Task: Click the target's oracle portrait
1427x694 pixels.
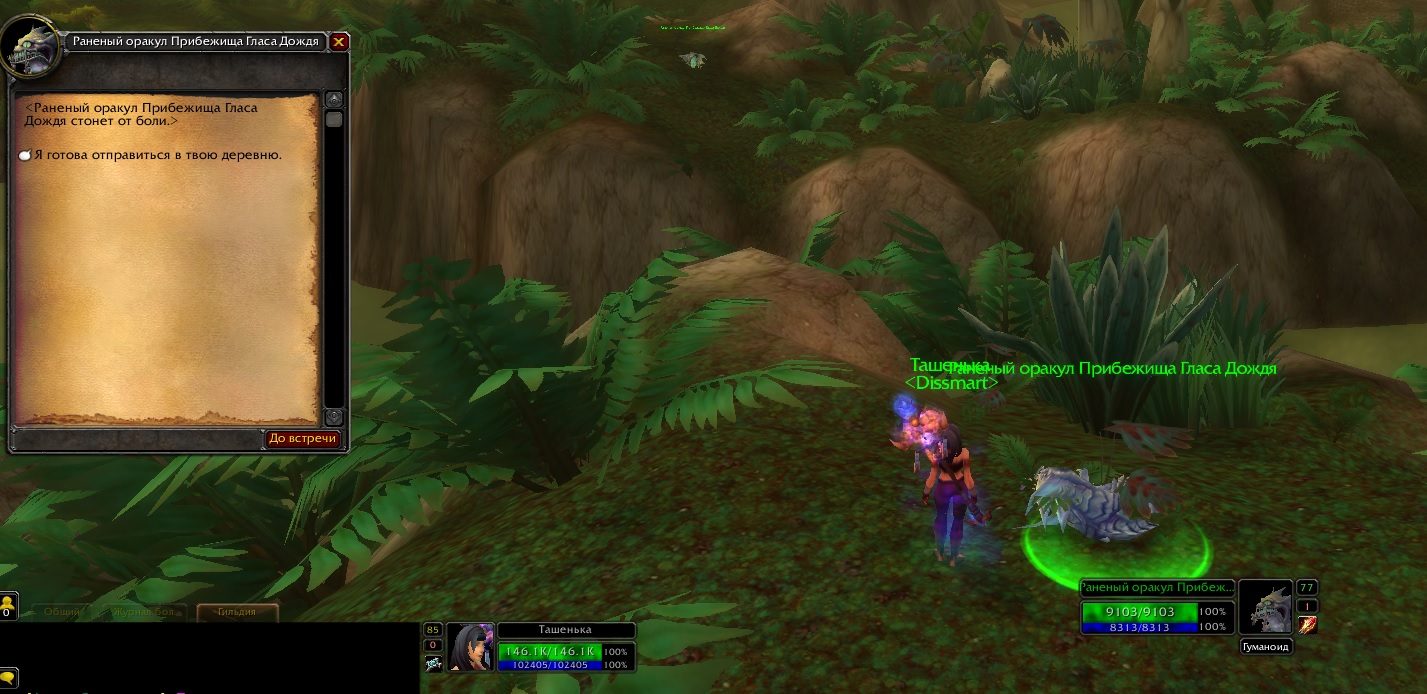Action: click(1265, 606)
